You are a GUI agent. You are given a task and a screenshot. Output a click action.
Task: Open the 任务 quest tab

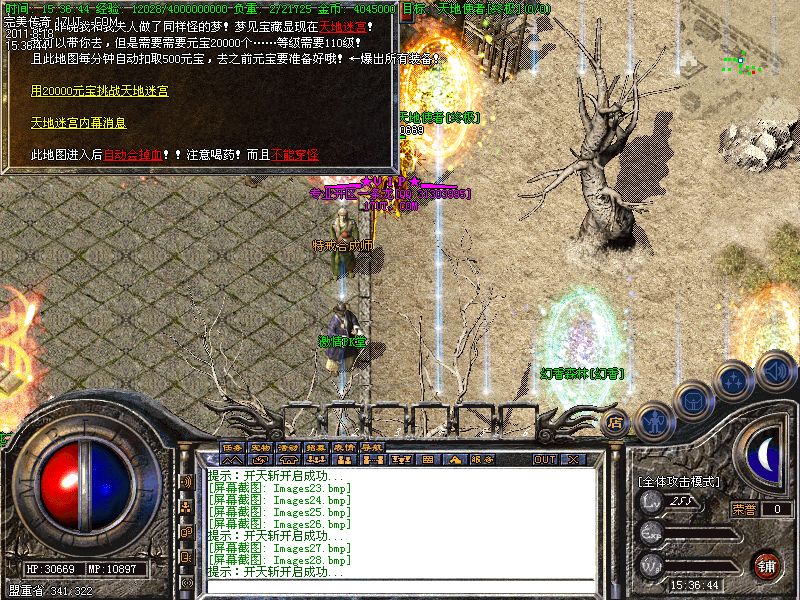tap(232, 447)
